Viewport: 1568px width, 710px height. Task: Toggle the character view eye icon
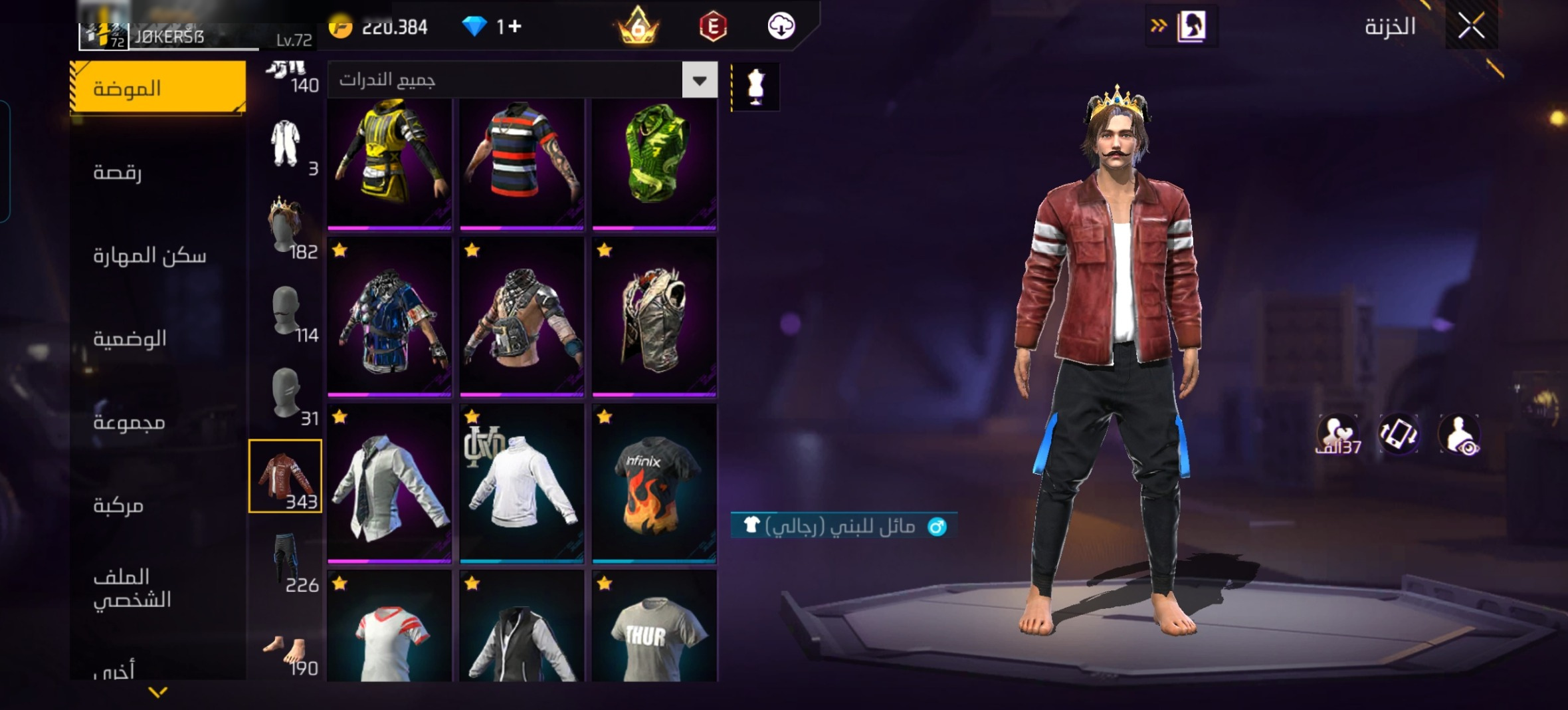tap(1459, 435)
